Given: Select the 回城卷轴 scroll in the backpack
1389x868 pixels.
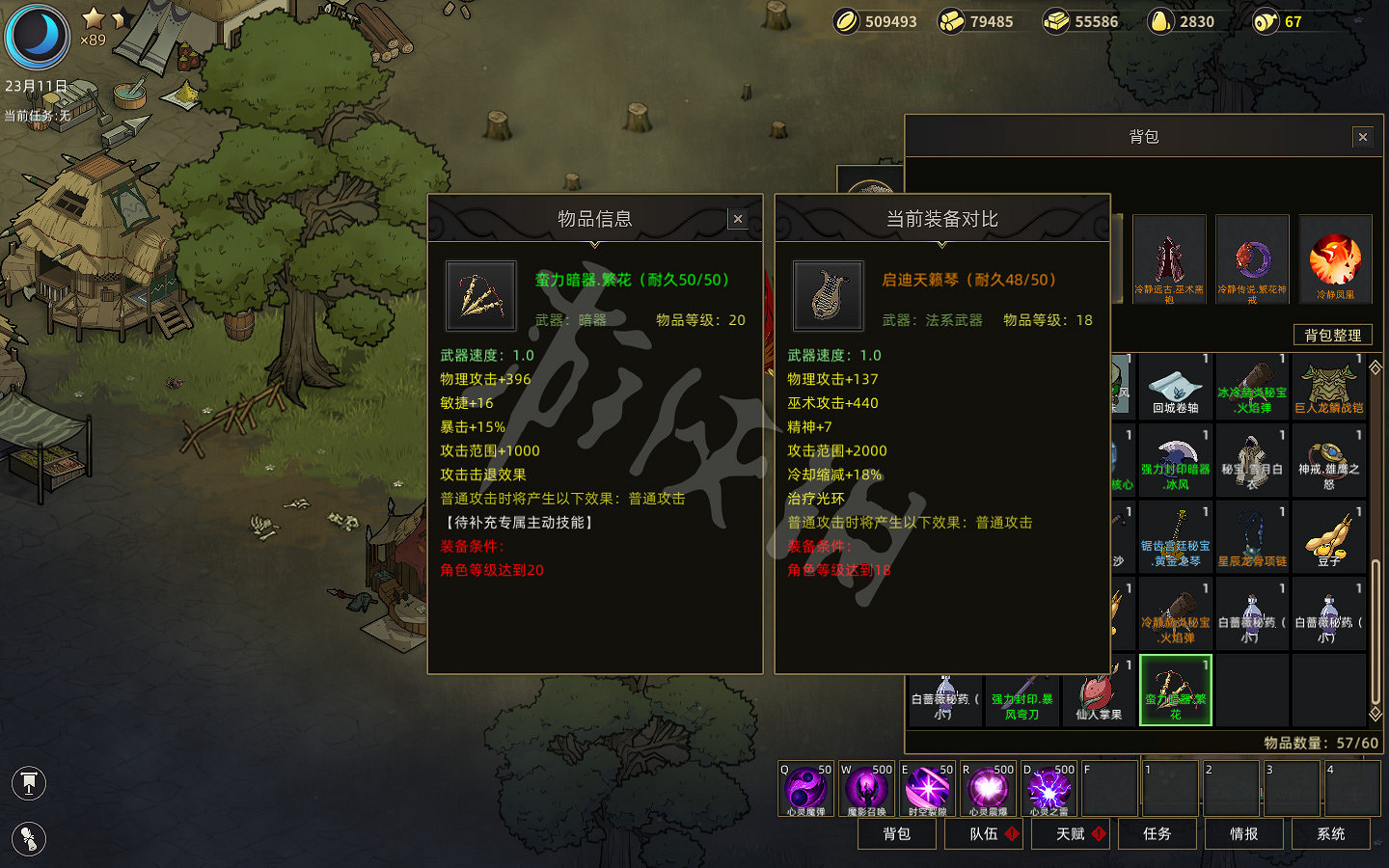Looking at the screenshot, I should [1175, 386].
